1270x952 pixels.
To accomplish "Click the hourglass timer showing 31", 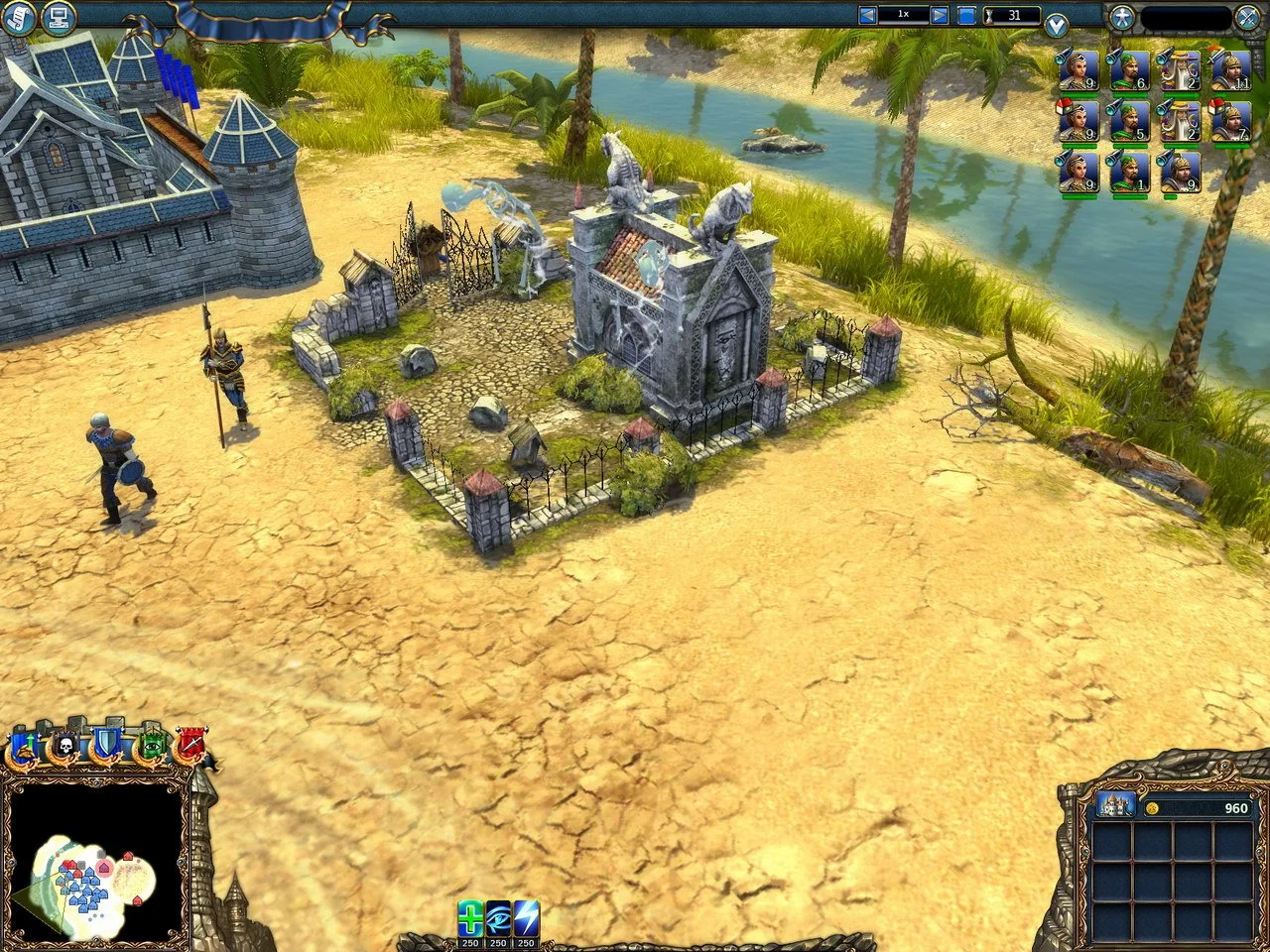I will [x=1010, y=14].
